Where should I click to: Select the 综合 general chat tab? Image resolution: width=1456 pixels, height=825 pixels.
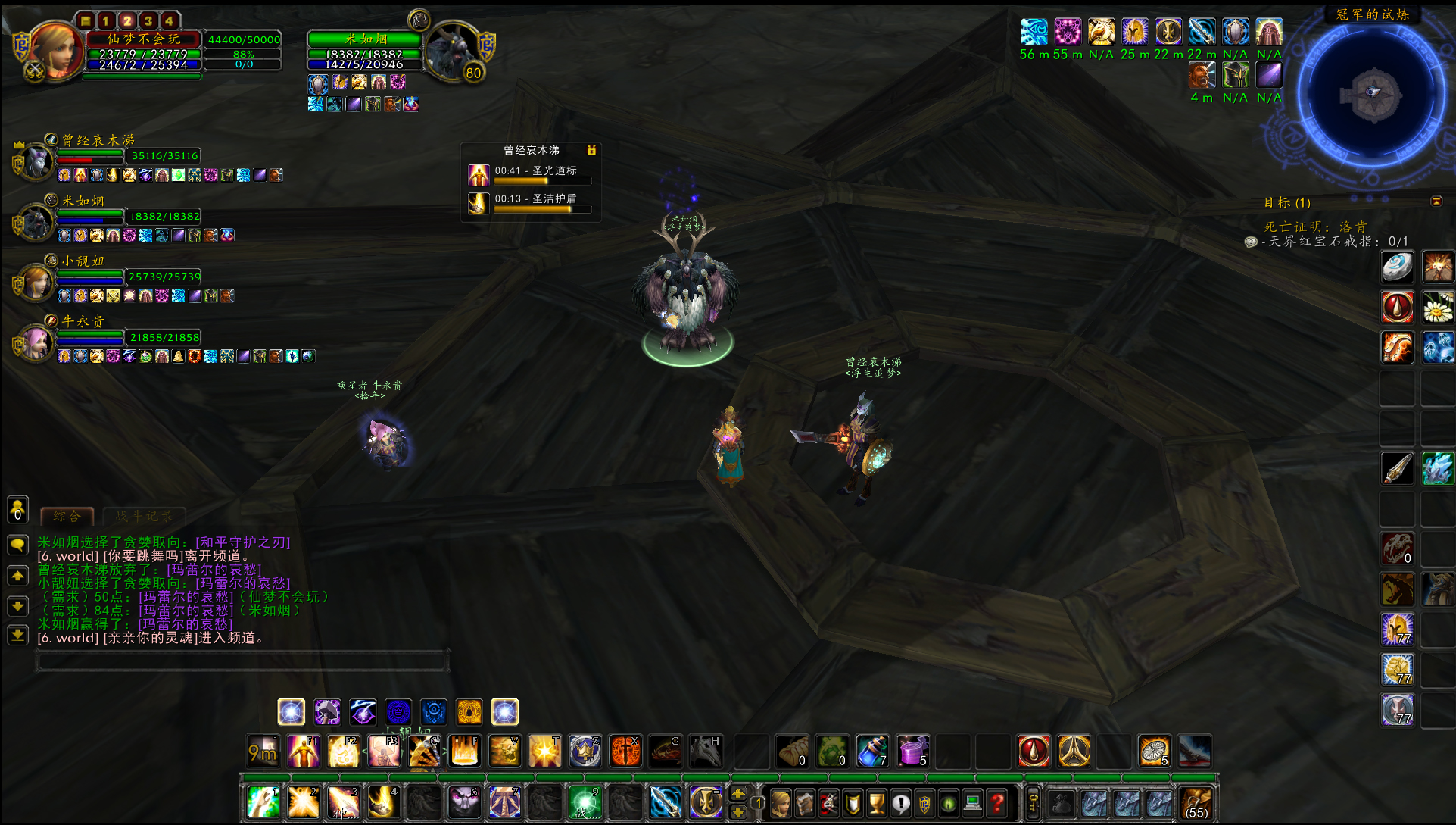[x=67, y=517]
